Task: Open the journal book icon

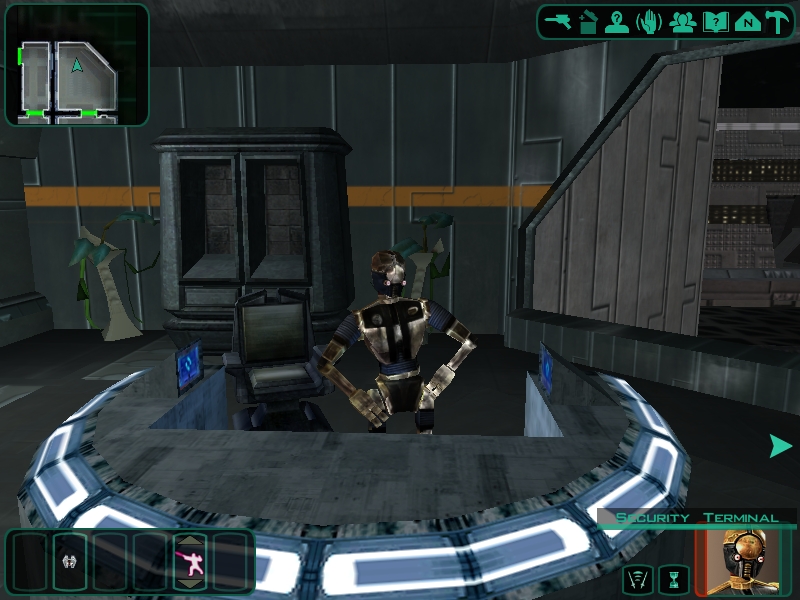Action: pos(714,22)
